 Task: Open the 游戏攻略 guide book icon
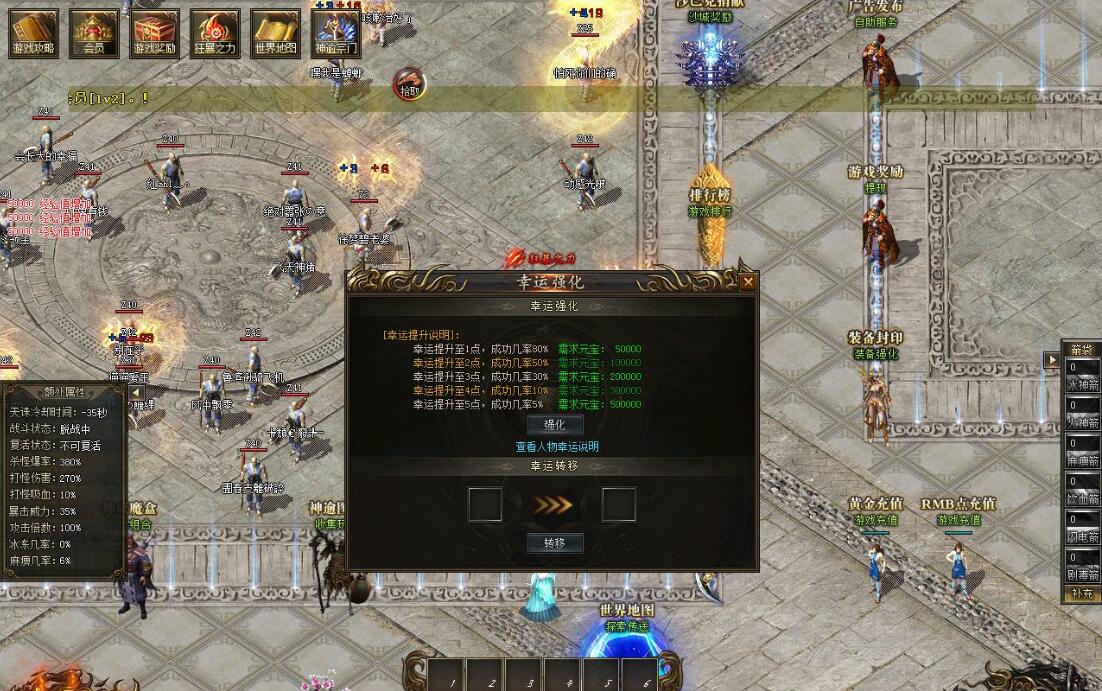34,33
